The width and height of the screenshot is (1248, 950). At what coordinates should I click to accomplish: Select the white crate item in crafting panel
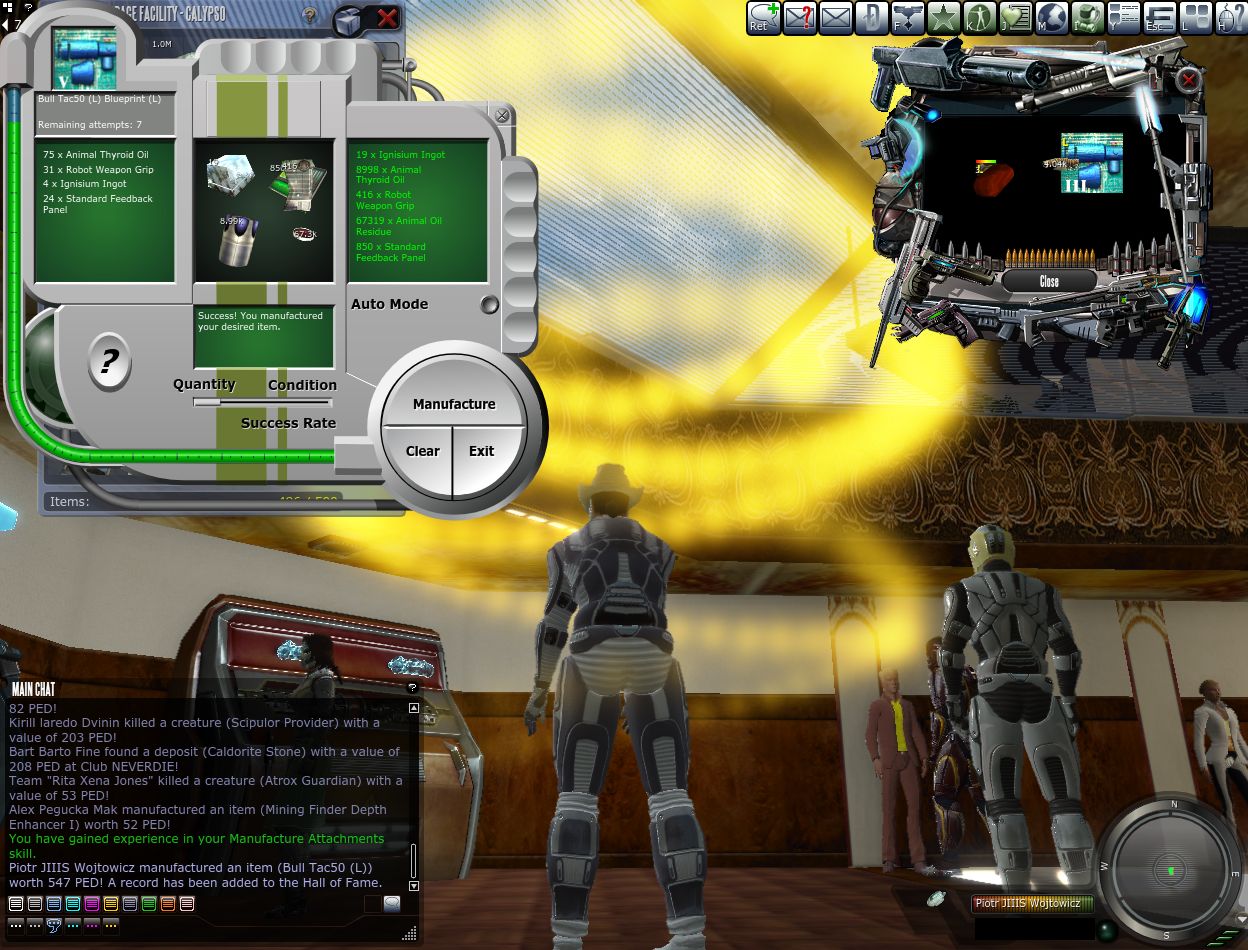pyautogui.click(x=229, y=174)
